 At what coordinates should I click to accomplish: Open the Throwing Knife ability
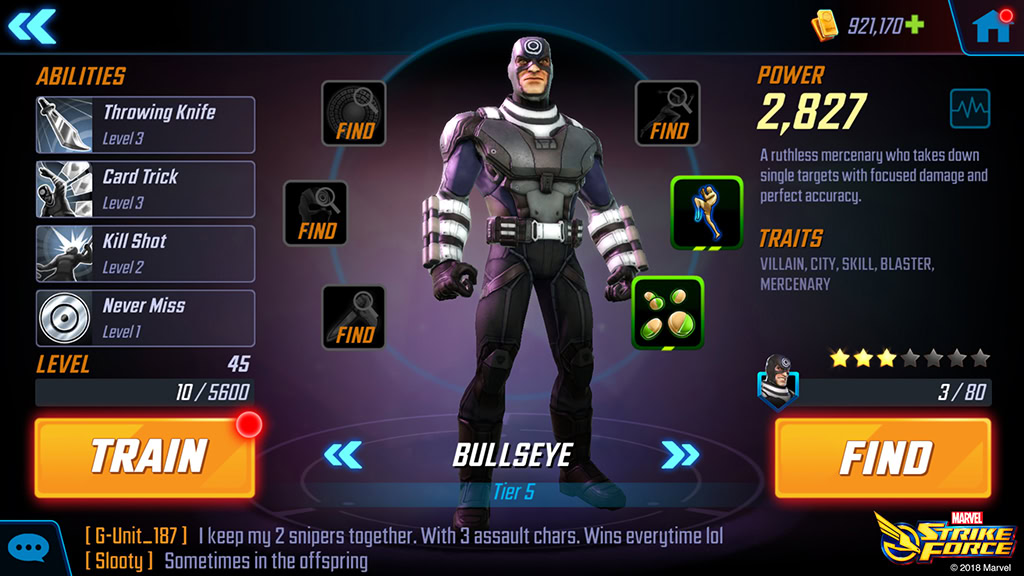(146, 124)
